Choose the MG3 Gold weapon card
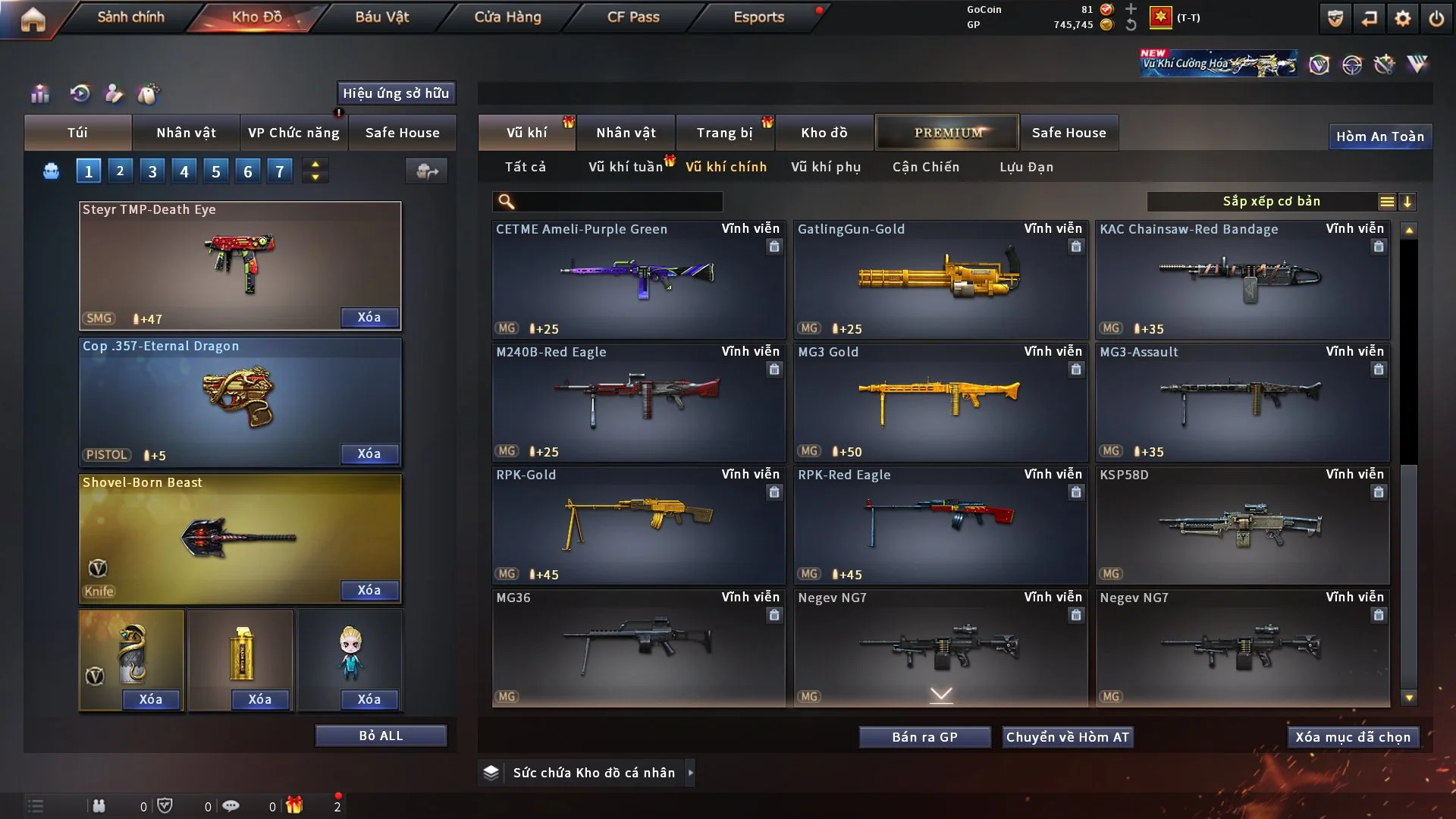This screenshot has width=1456, height=819. coord(940,402)
